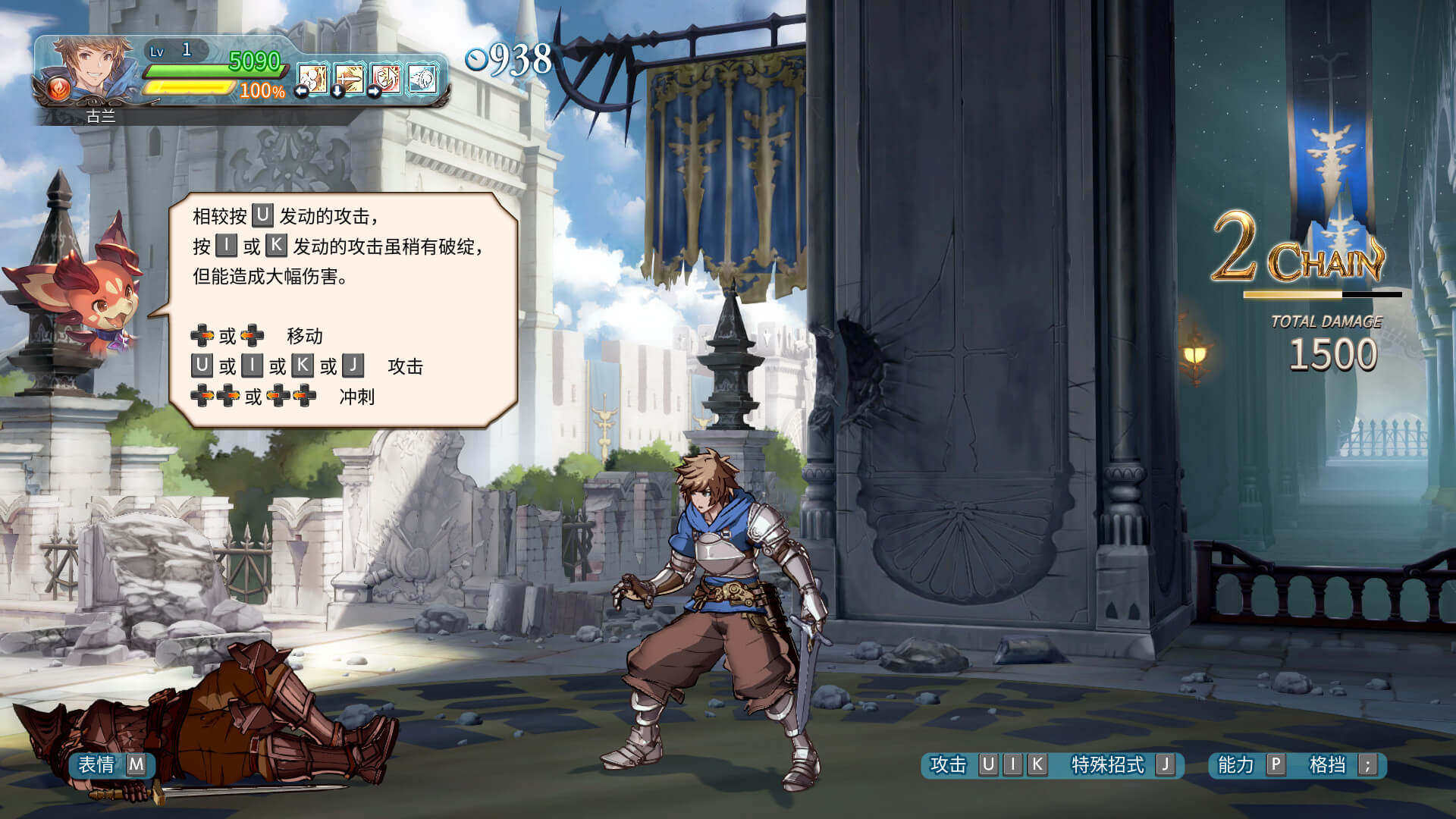Image resolution: width=1456 pixels, height=819 pixels.
Task: Trigger the red shield buff skill
Action: (386, 78)
